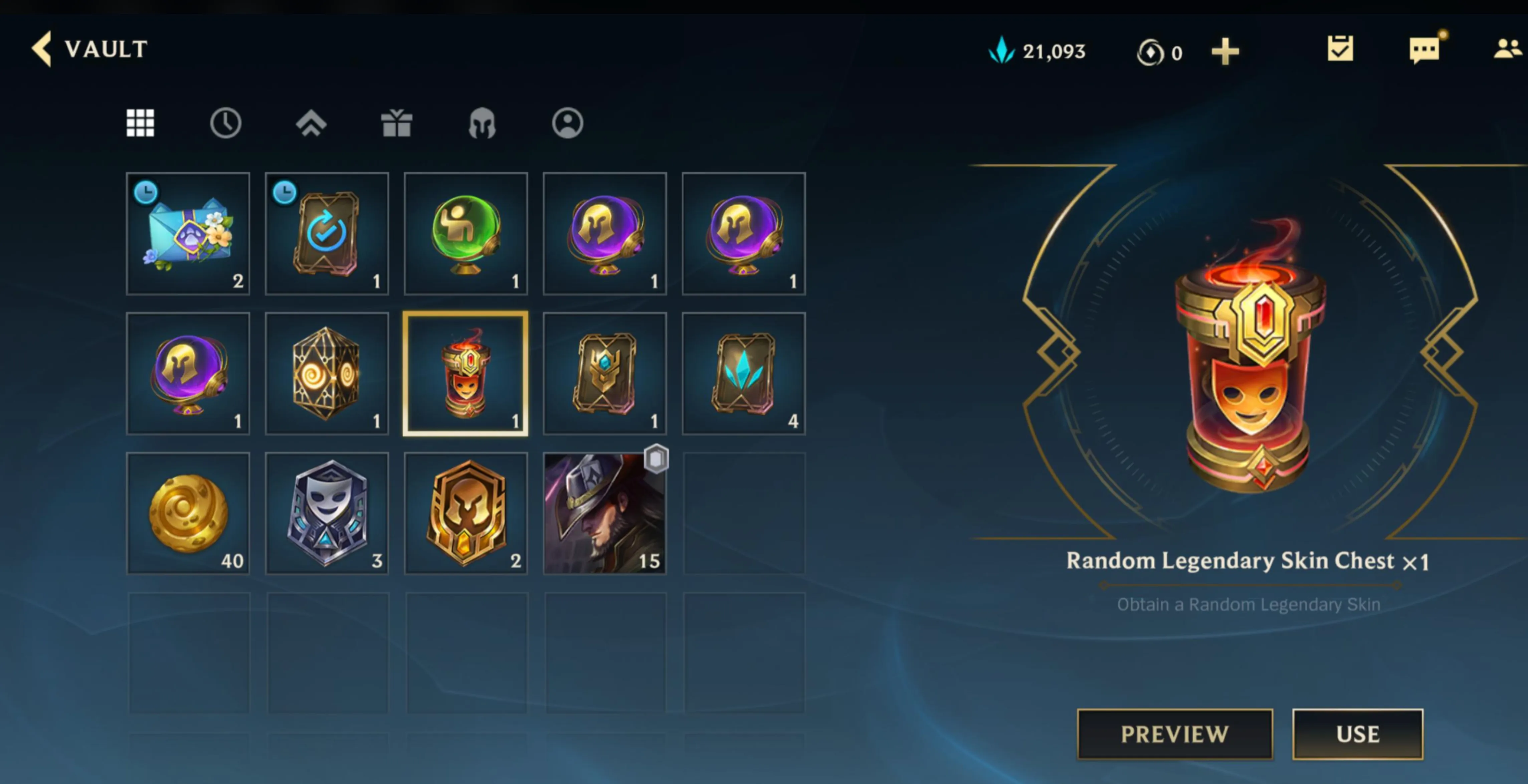Switch to the profile items filter tab

pos(568,123)
